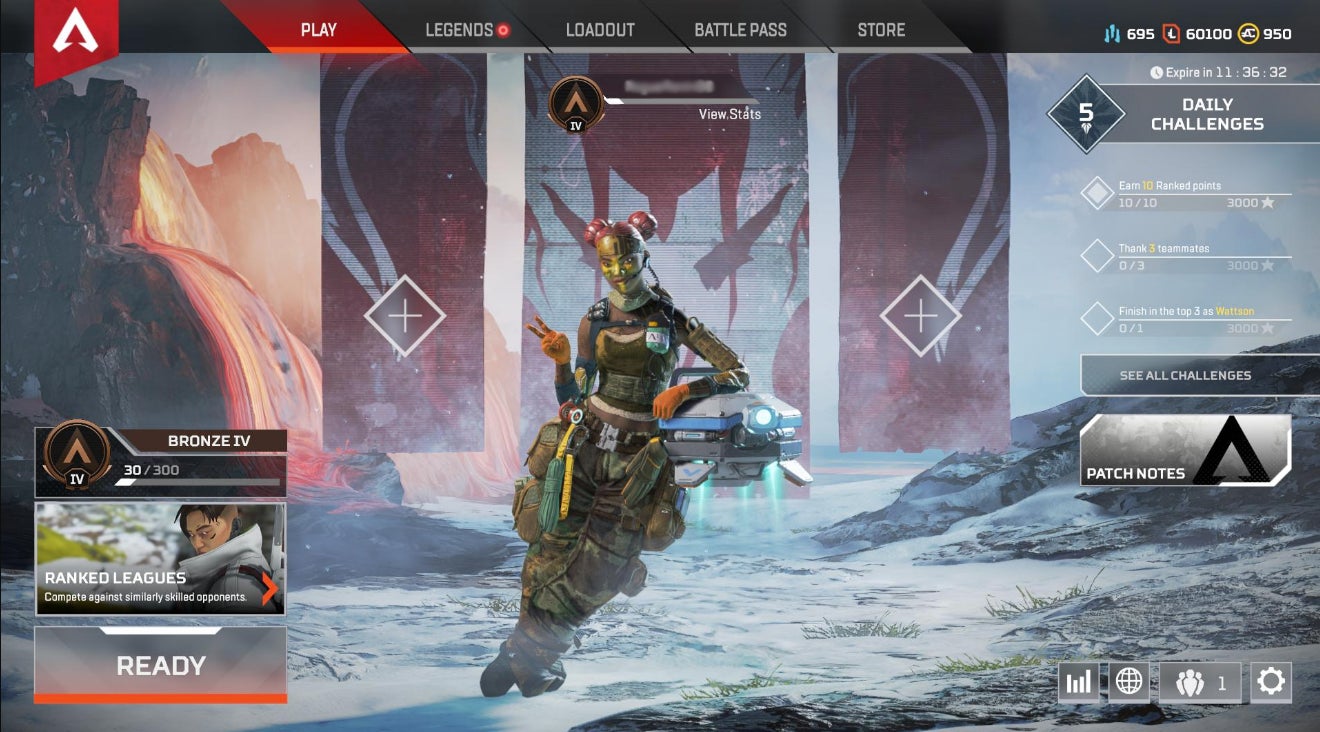Screen dimensions: 1320x732
Task: Go to the Loadout tab
Action: click(x=600, y=30)
